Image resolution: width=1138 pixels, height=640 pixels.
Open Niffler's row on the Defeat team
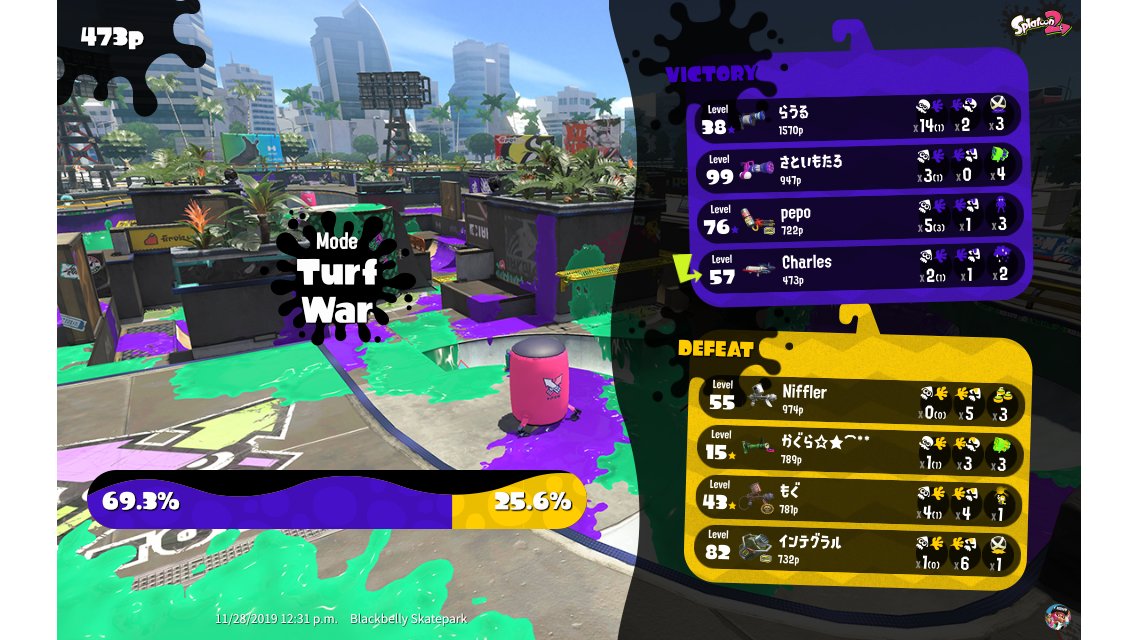[x=860, y=396]
